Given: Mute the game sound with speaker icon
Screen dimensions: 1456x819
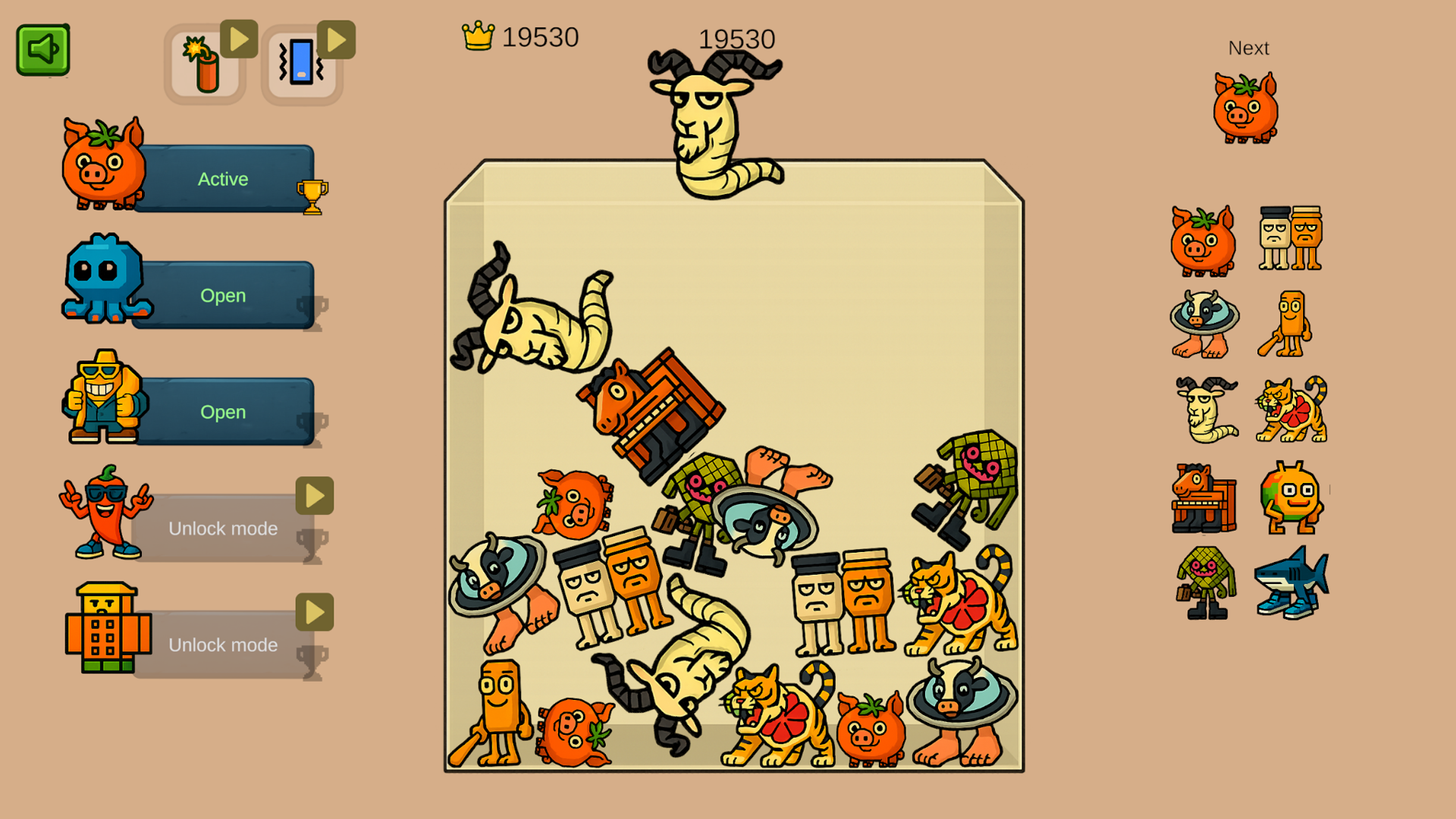Looking at the screenshot, I should pos(43,48).
